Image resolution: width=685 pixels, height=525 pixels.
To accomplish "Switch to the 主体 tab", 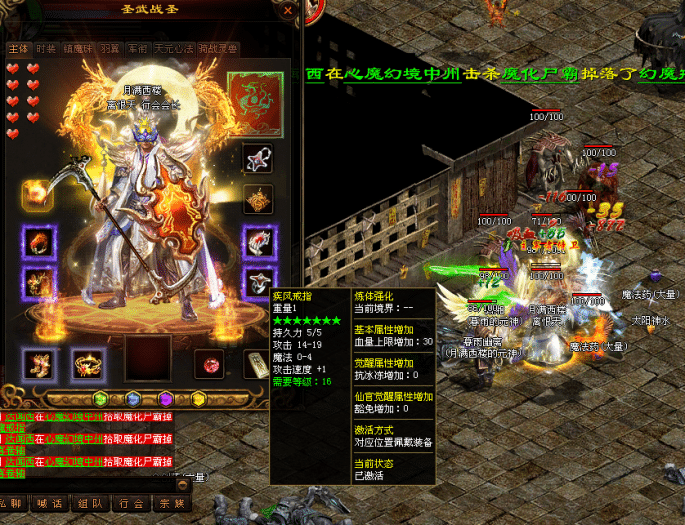I will [18, 48].
